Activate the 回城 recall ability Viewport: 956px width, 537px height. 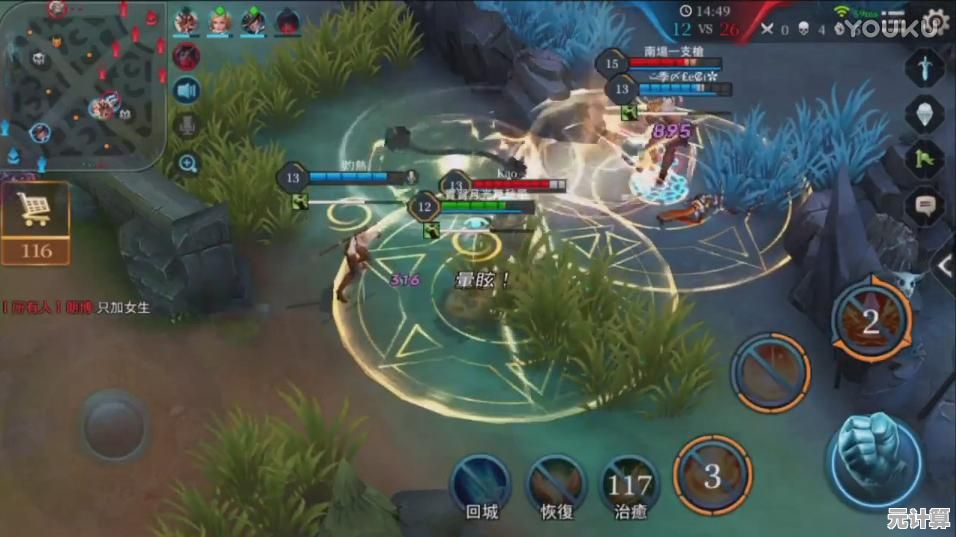[x=480, y=483]
